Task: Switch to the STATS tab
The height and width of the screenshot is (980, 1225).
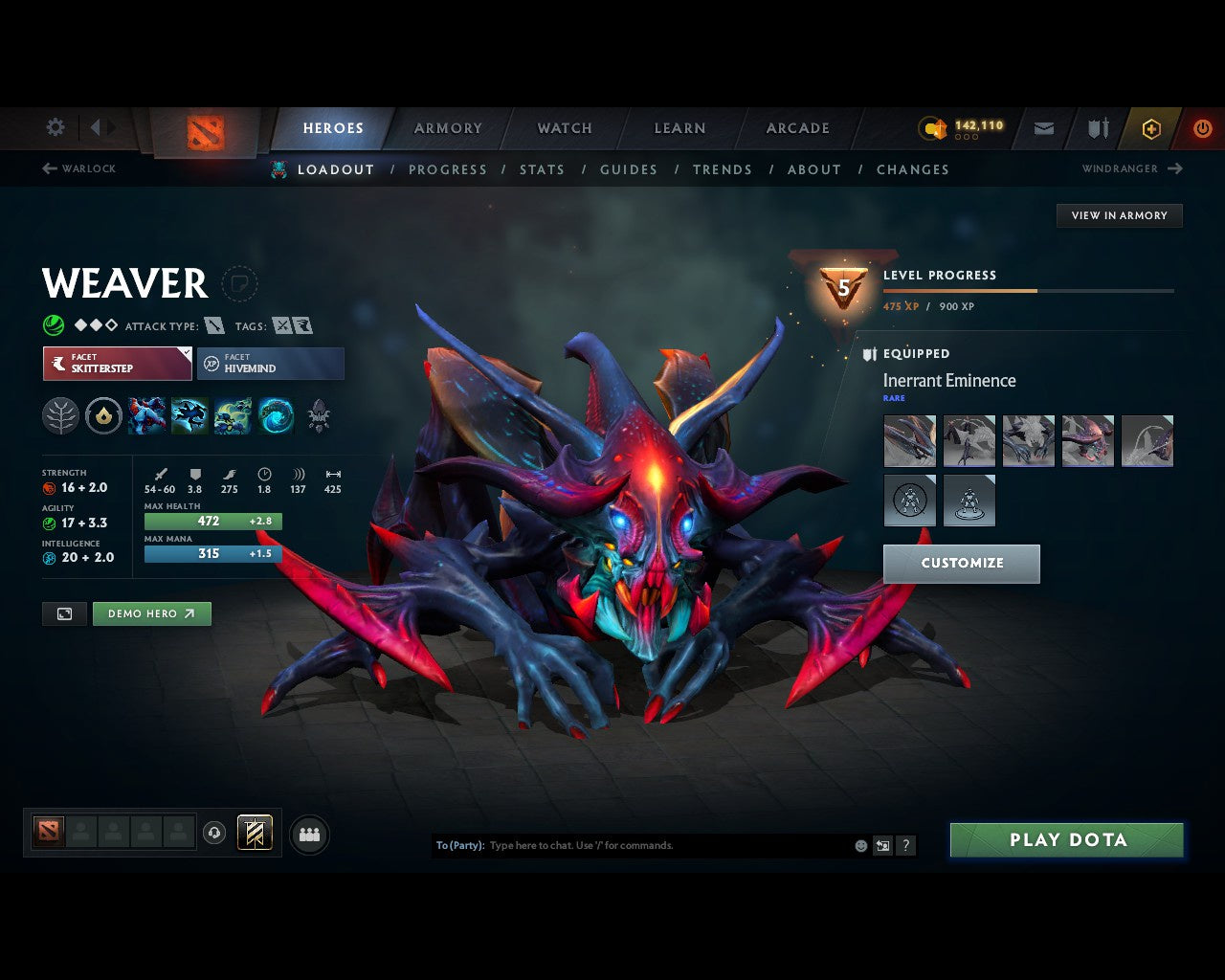Action: (x=542, y=169)
